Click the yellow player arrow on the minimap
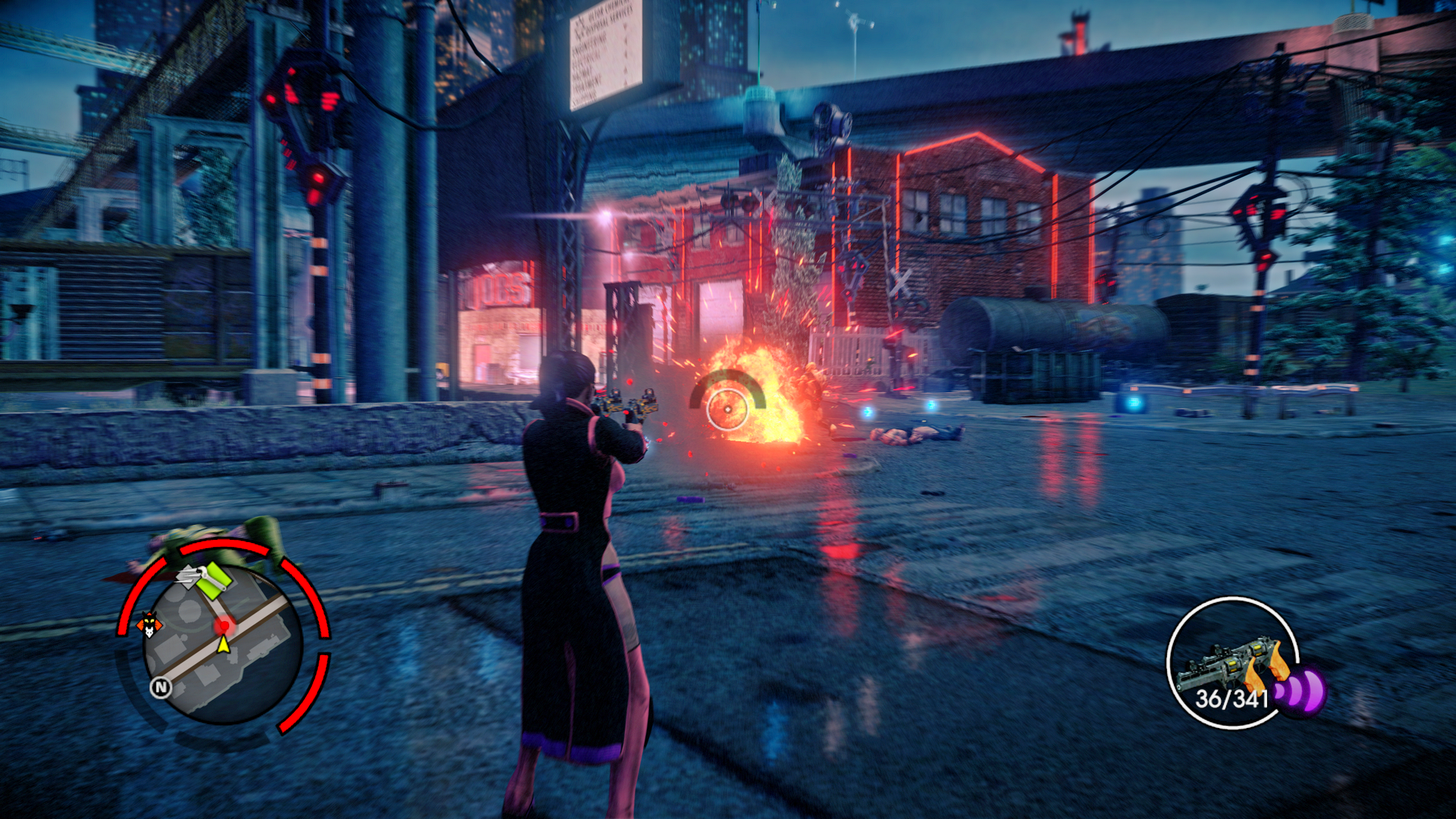1456x819 pixels. (224, 645)
